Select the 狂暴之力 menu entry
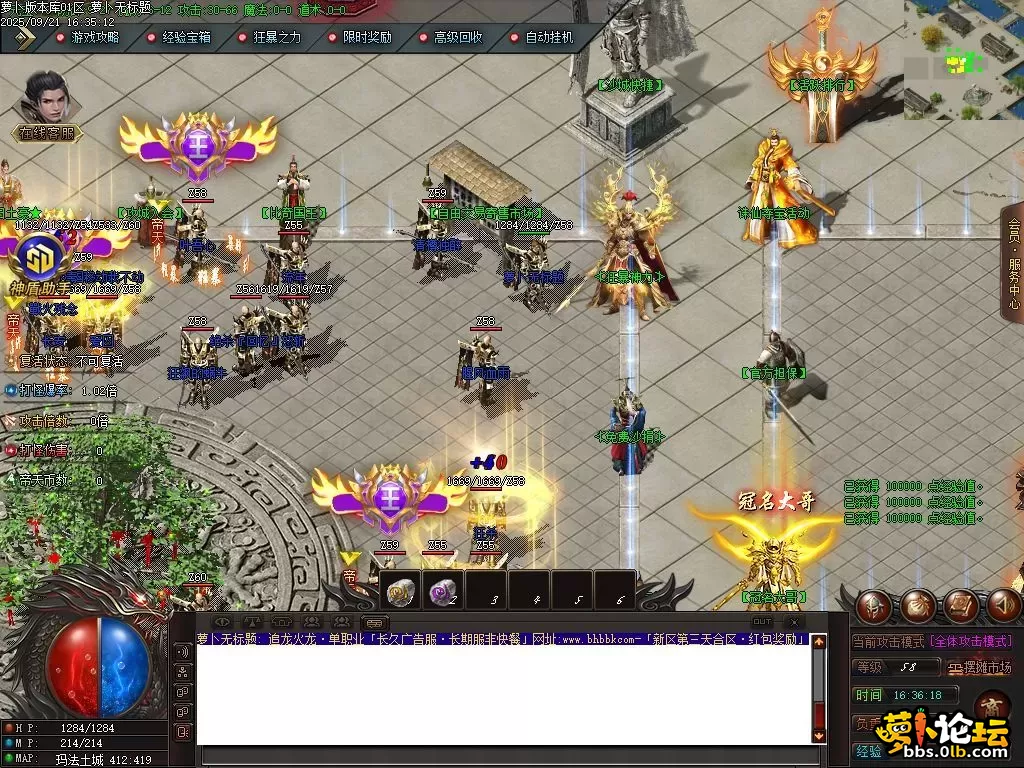 click(x=270, y=37)
